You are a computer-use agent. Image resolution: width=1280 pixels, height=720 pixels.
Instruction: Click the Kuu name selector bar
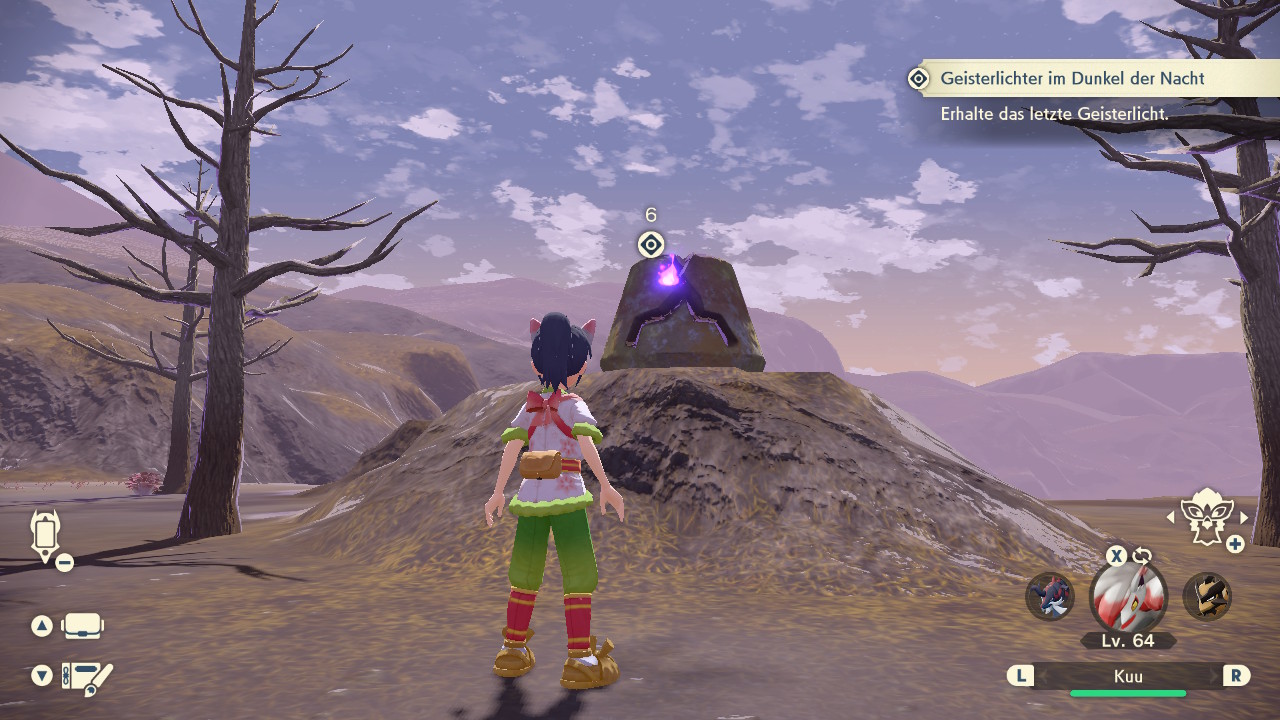pyautogui.click(x=1128, y=677)
